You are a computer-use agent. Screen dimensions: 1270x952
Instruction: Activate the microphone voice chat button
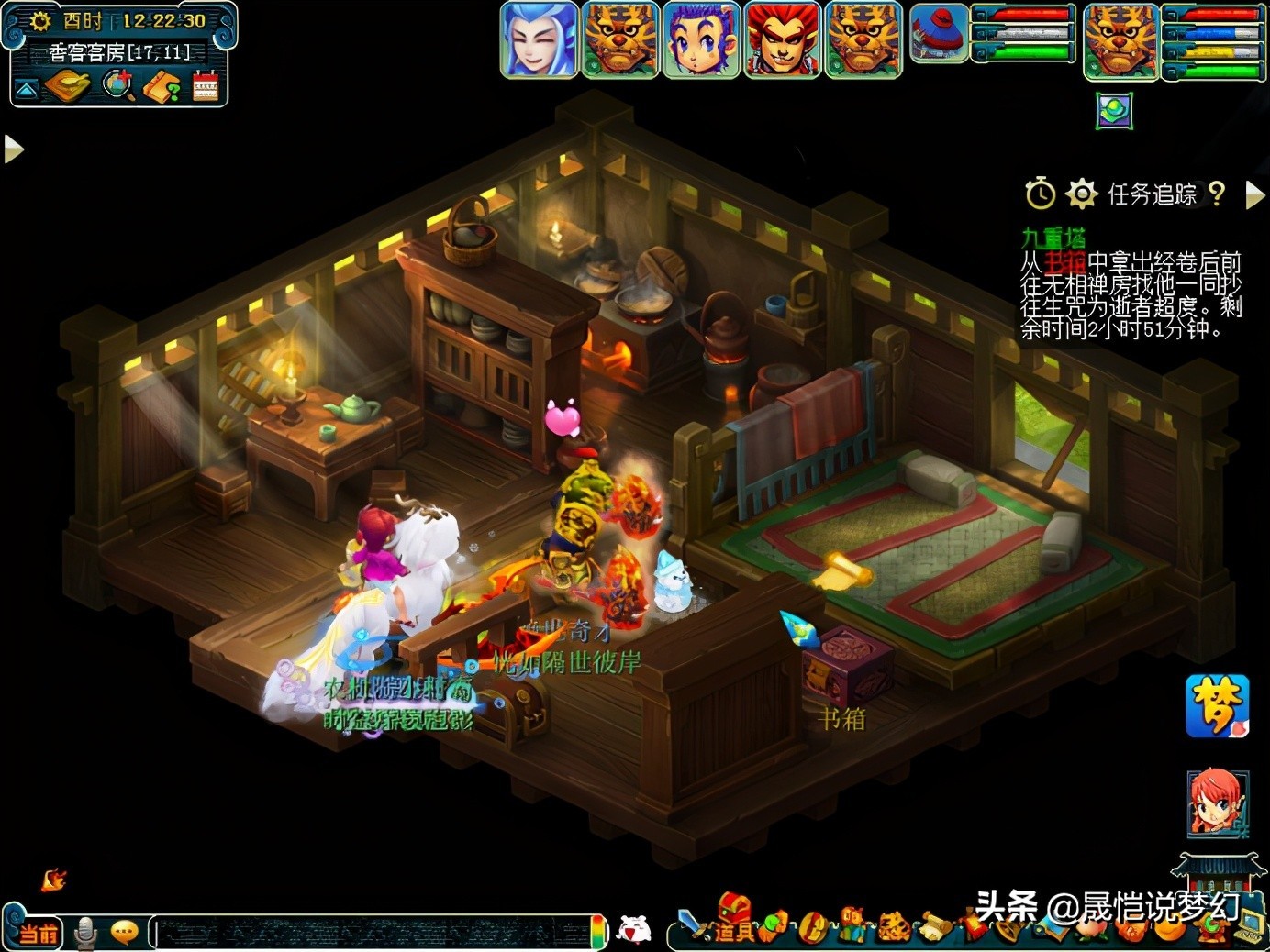(x=85, y=933)
